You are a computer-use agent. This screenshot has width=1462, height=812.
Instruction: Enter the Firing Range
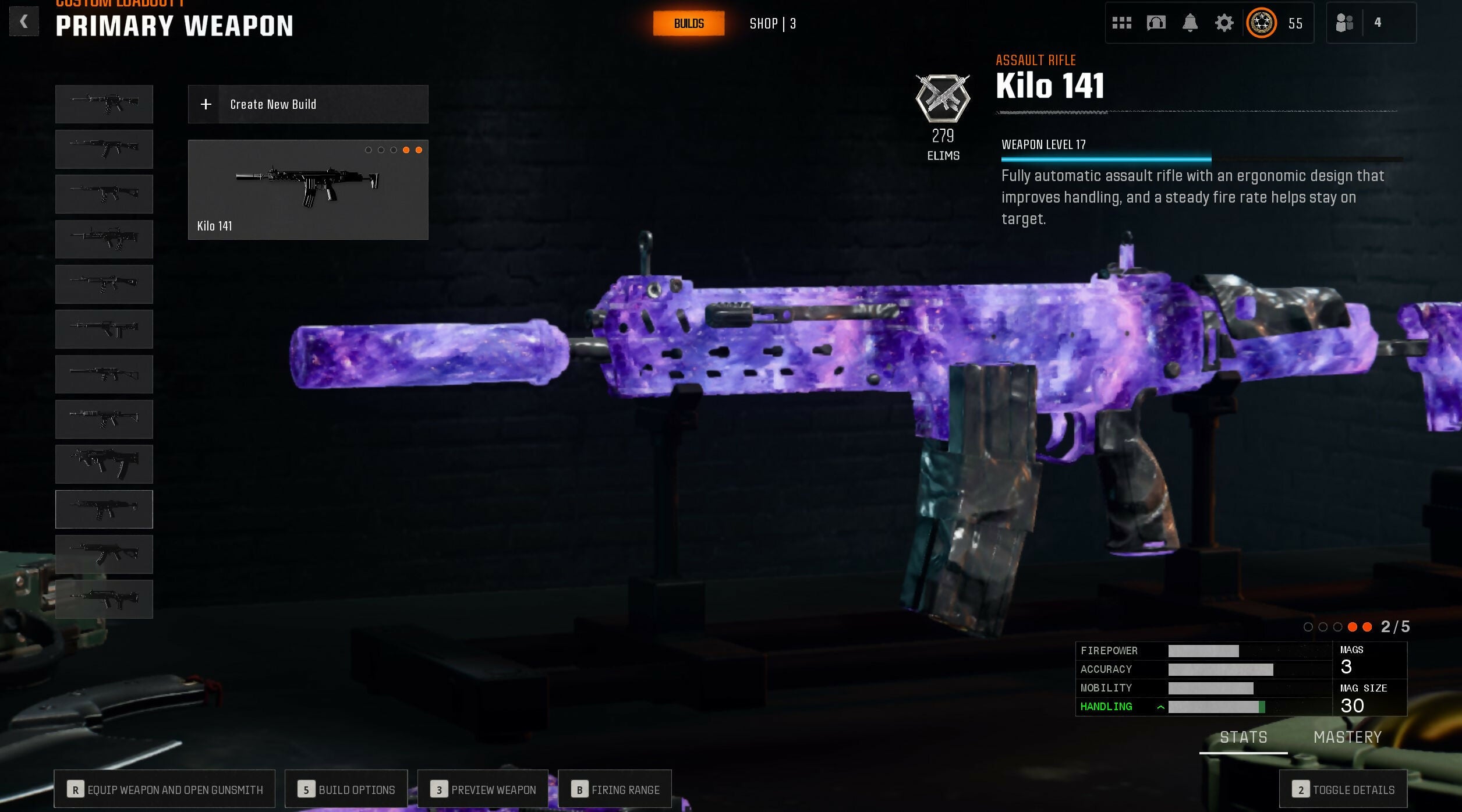[x=615, y=789]
